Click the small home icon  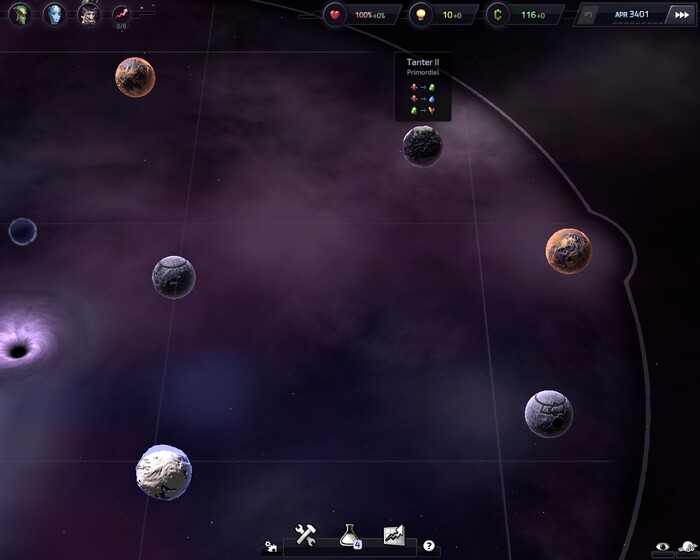(269, 547)
